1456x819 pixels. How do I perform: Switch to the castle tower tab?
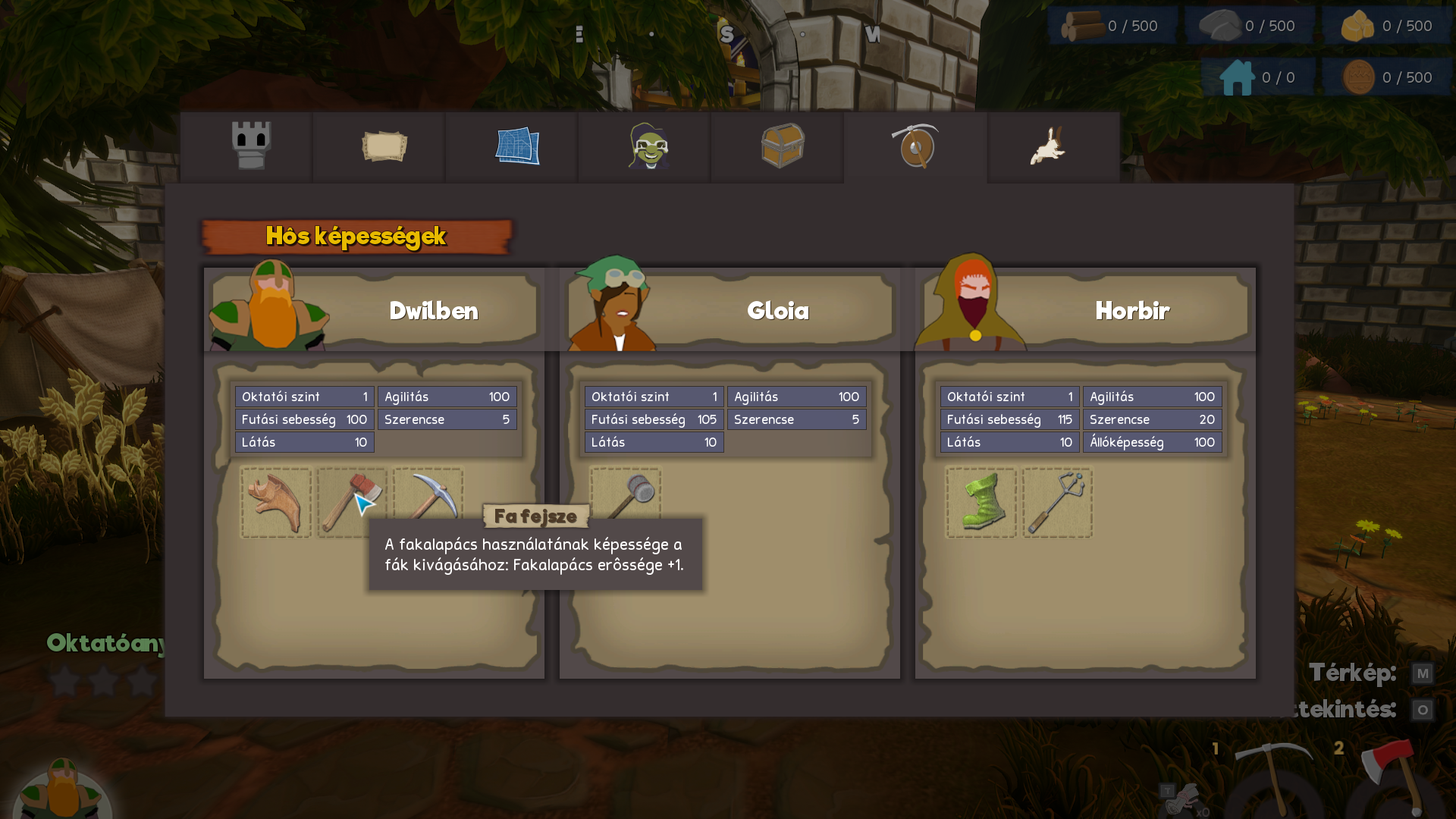click(x=251, y=146)
